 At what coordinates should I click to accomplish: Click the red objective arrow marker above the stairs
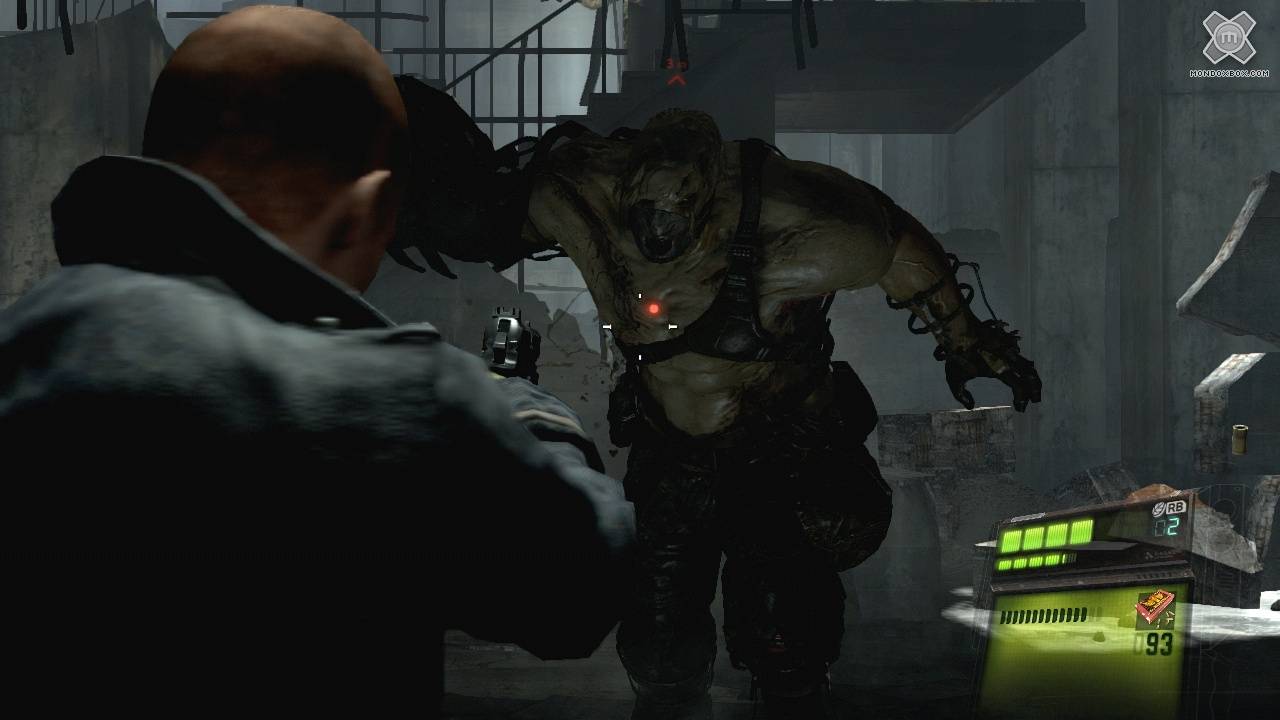(x=677, y=80)
